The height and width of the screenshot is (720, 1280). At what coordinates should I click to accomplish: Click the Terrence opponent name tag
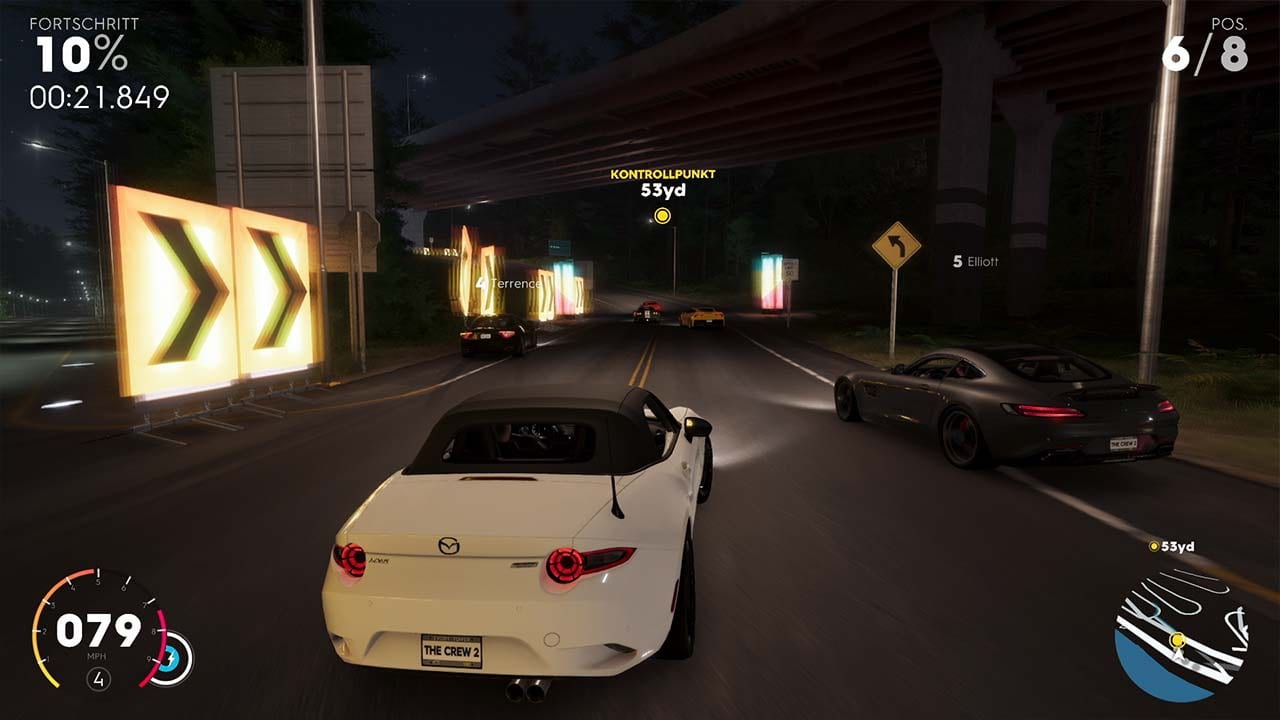(509, 283)
